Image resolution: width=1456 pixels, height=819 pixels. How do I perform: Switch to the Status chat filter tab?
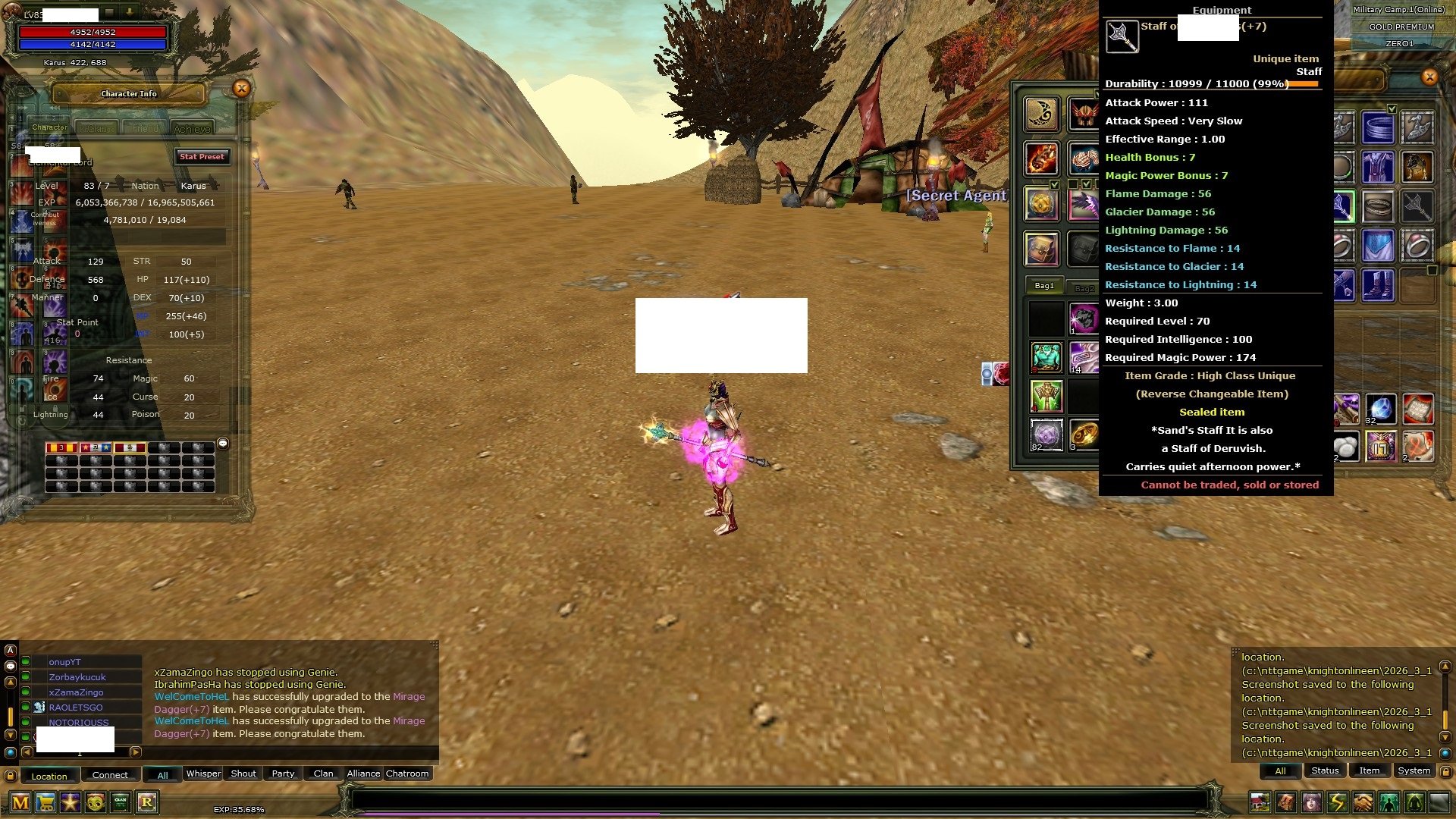click(1325, 770)
